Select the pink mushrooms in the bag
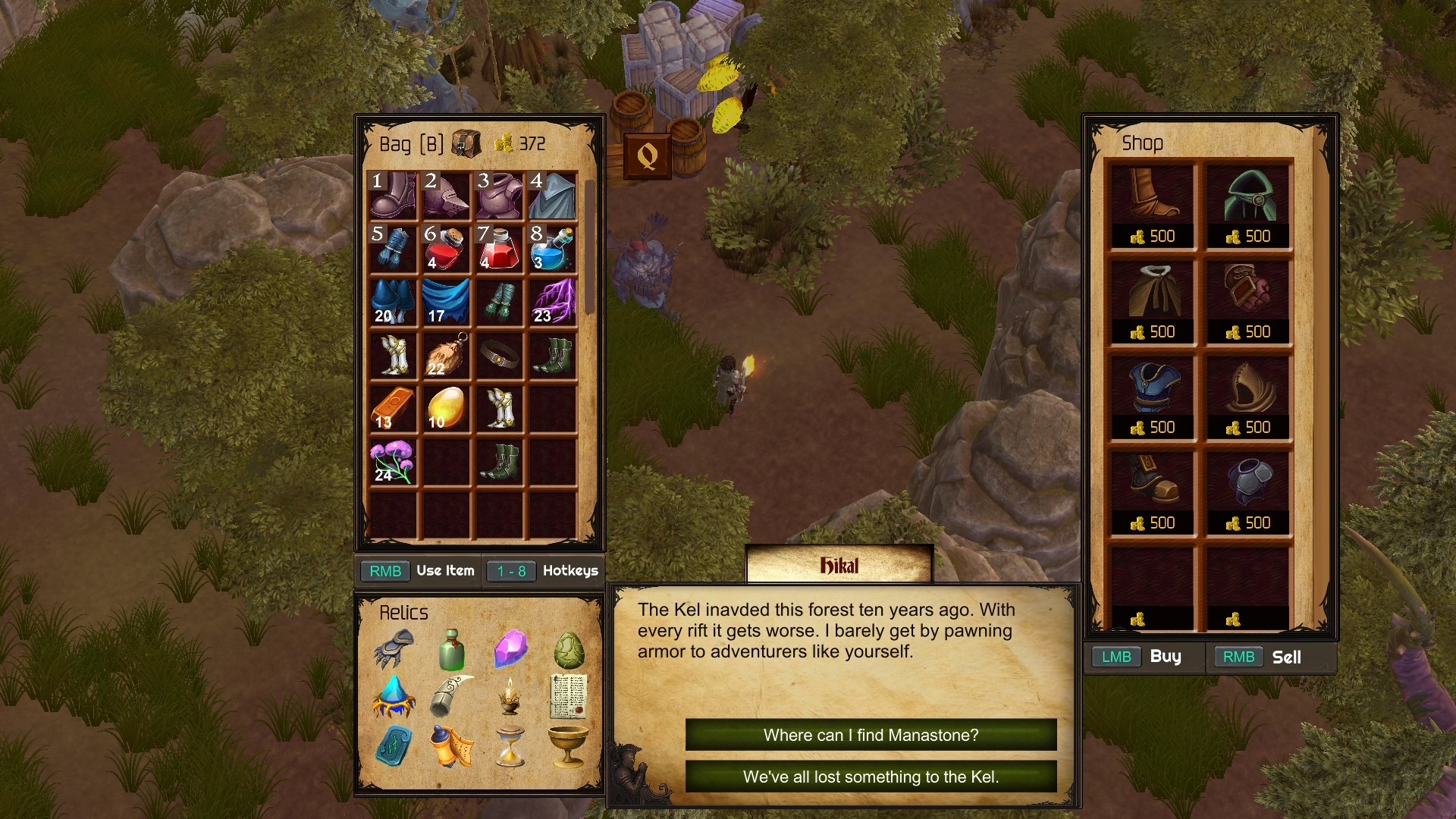This screenshot has height=819, width=1456. pyautogui.click(x=391, y=463)
